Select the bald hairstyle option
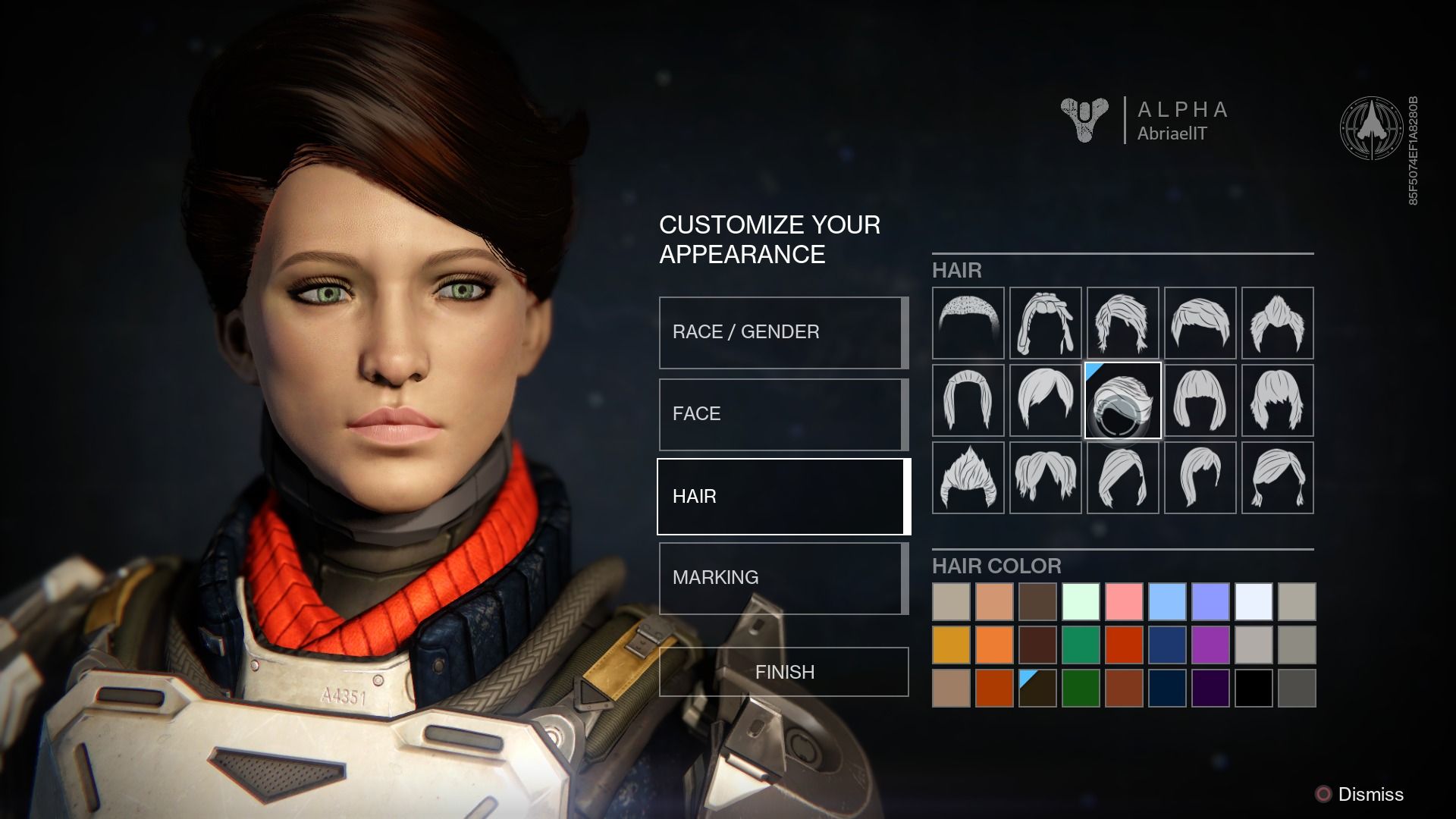1456x819 pixels. [x=968, y=322]
